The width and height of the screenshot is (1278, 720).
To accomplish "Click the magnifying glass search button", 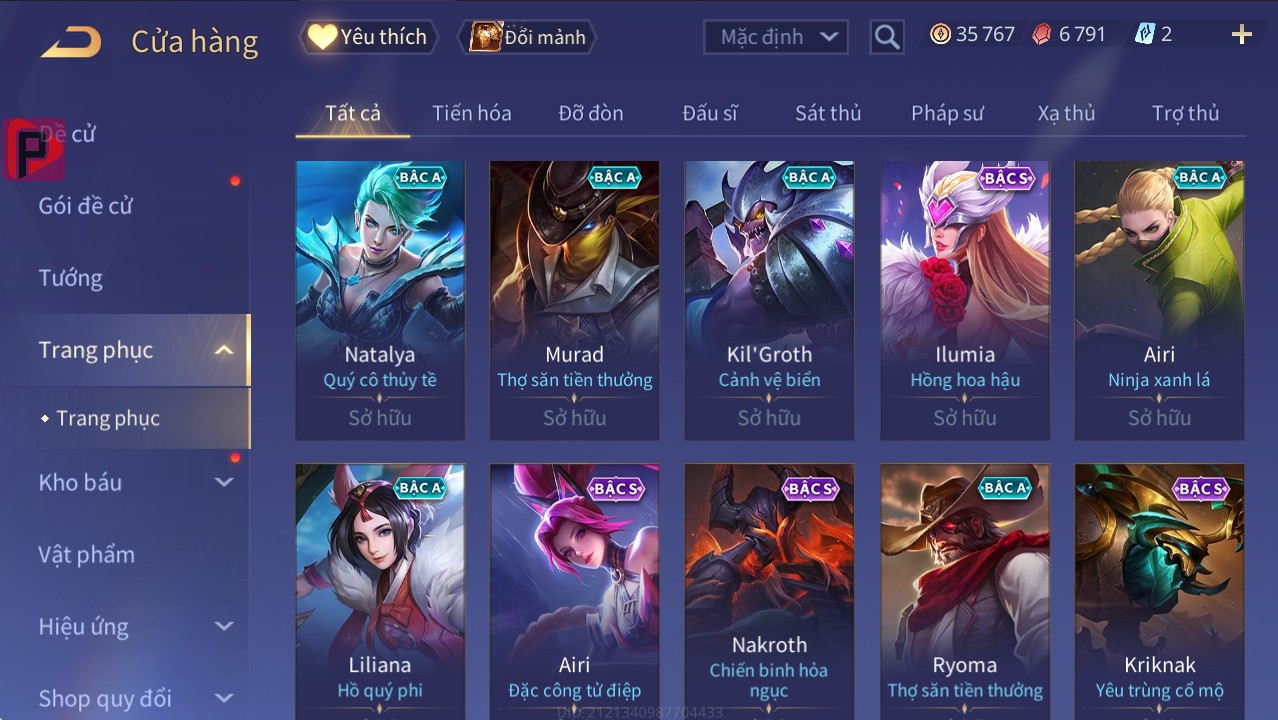I will pyautogui.click(x=886, y=37).
